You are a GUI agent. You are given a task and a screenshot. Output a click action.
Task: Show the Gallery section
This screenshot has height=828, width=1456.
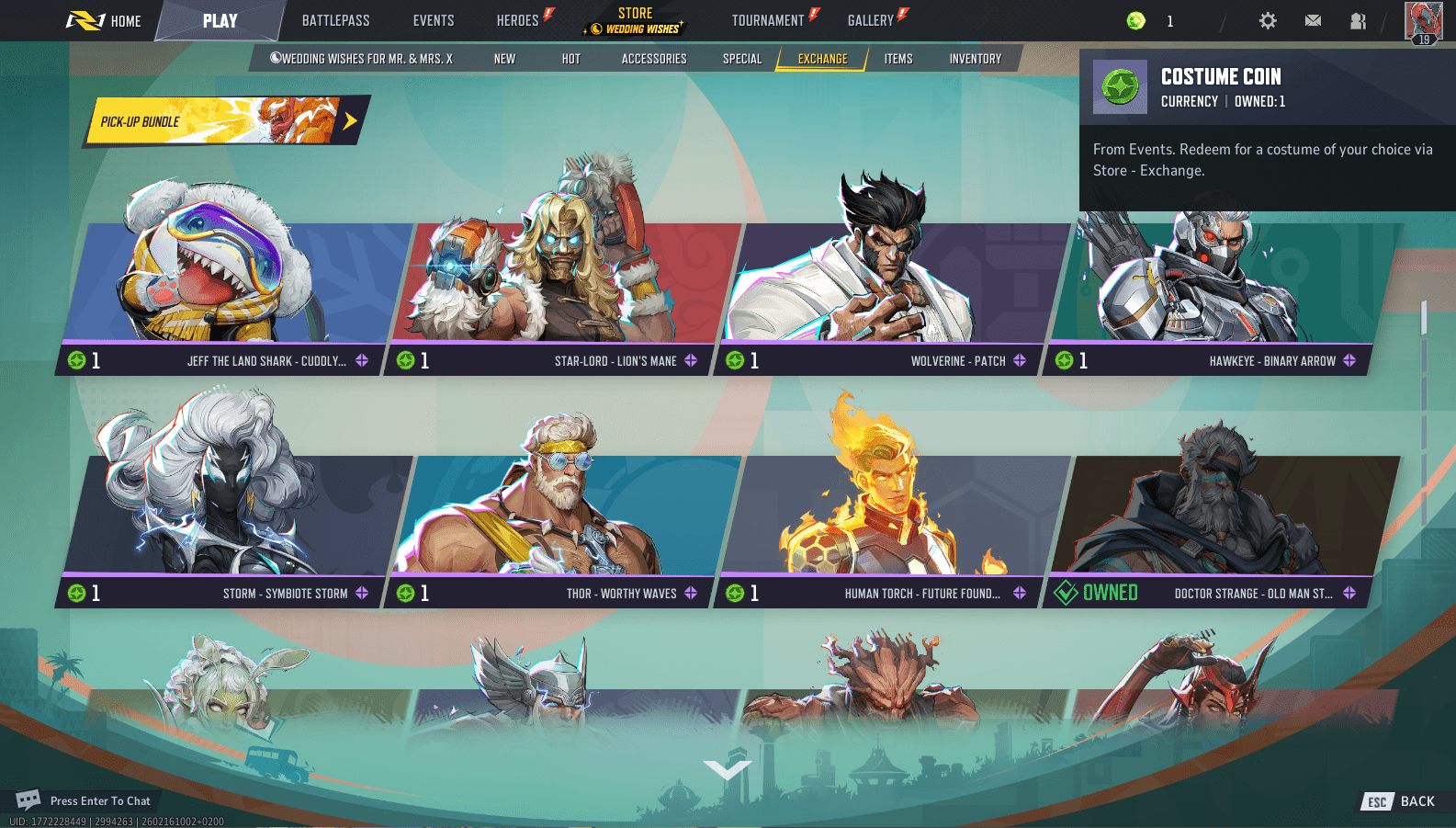(871, 21)
